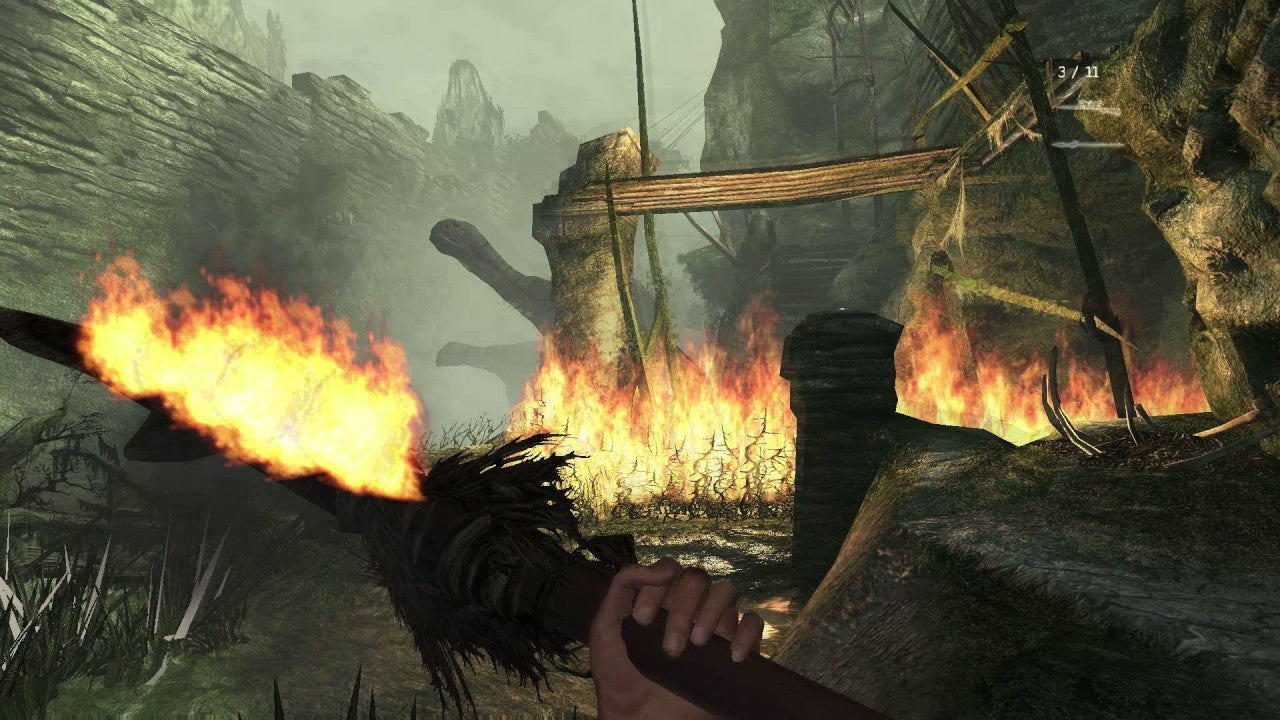
Task: Select the spear weapon icon
Action: click(1087, 145)
